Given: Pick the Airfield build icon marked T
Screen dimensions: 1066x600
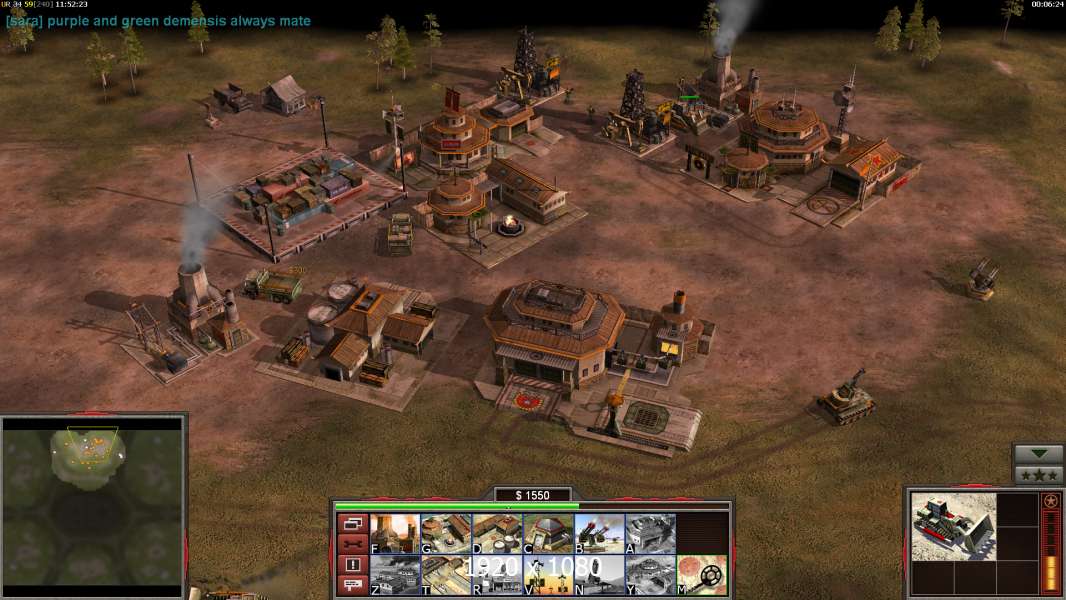Looking at the screenshot, I should [x=446, y=574].
